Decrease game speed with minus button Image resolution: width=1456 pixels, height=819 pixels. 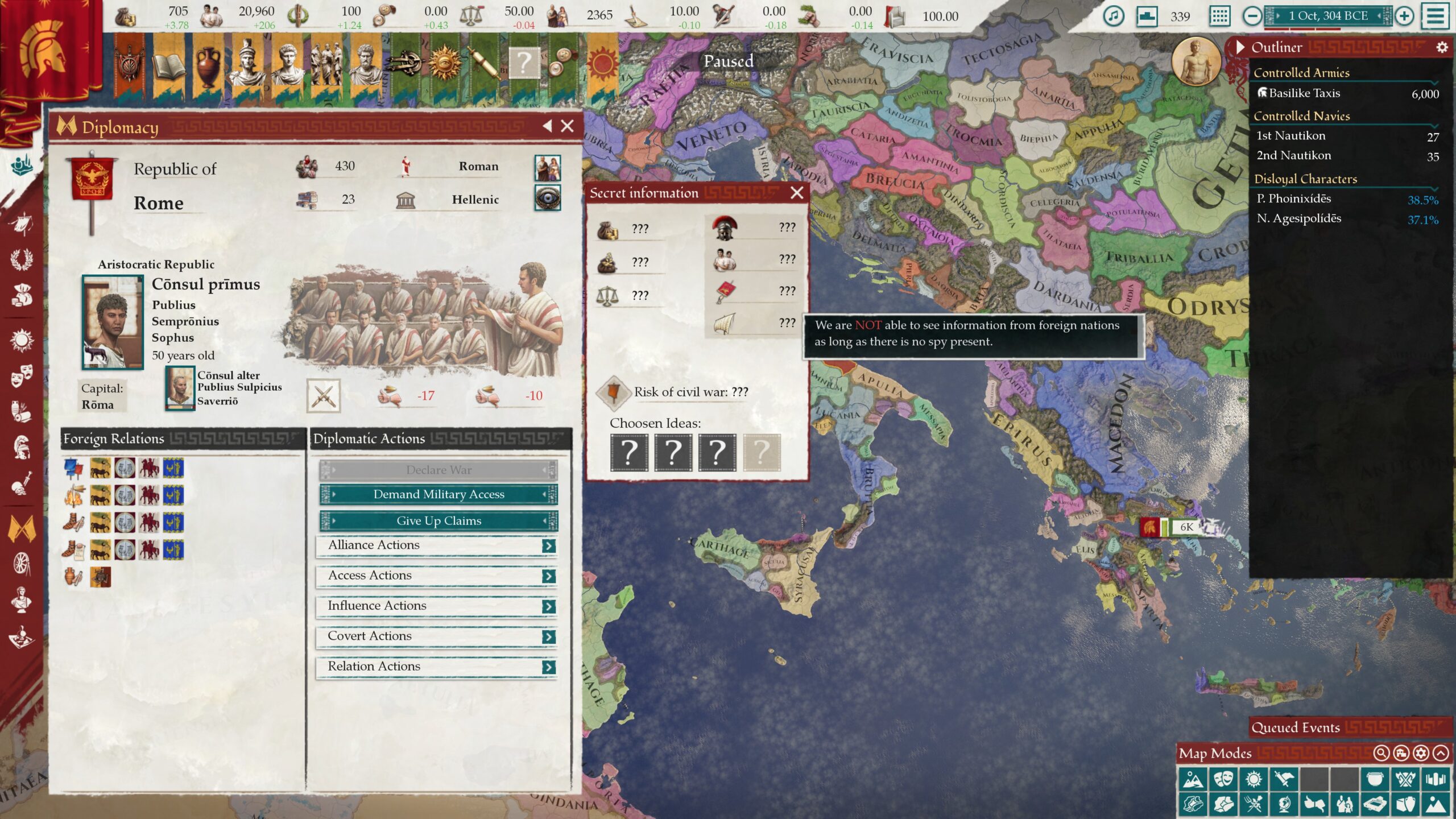coord(1252,16)
